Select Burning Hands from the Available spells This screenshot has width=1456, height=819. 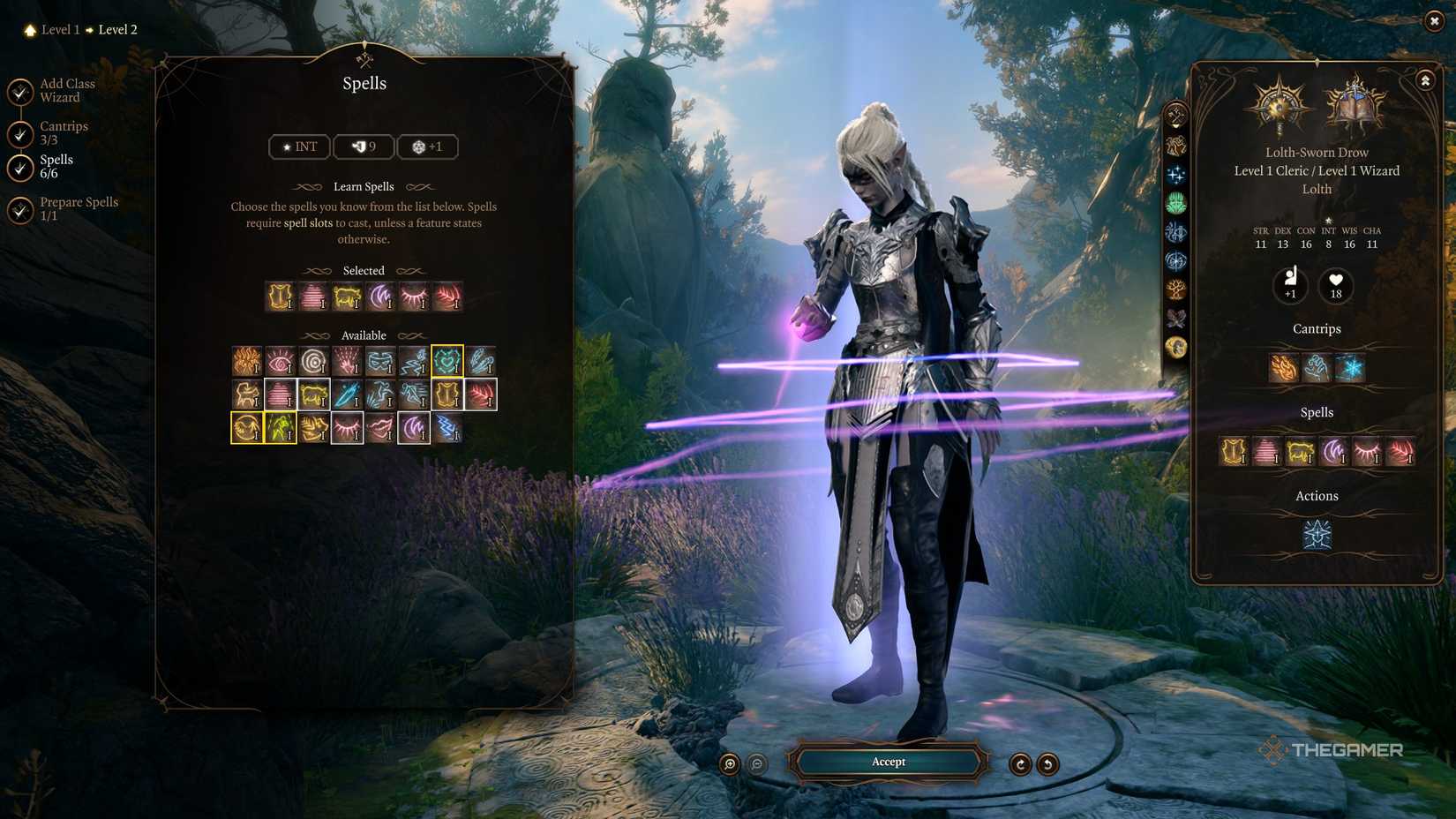pos(247,361)
